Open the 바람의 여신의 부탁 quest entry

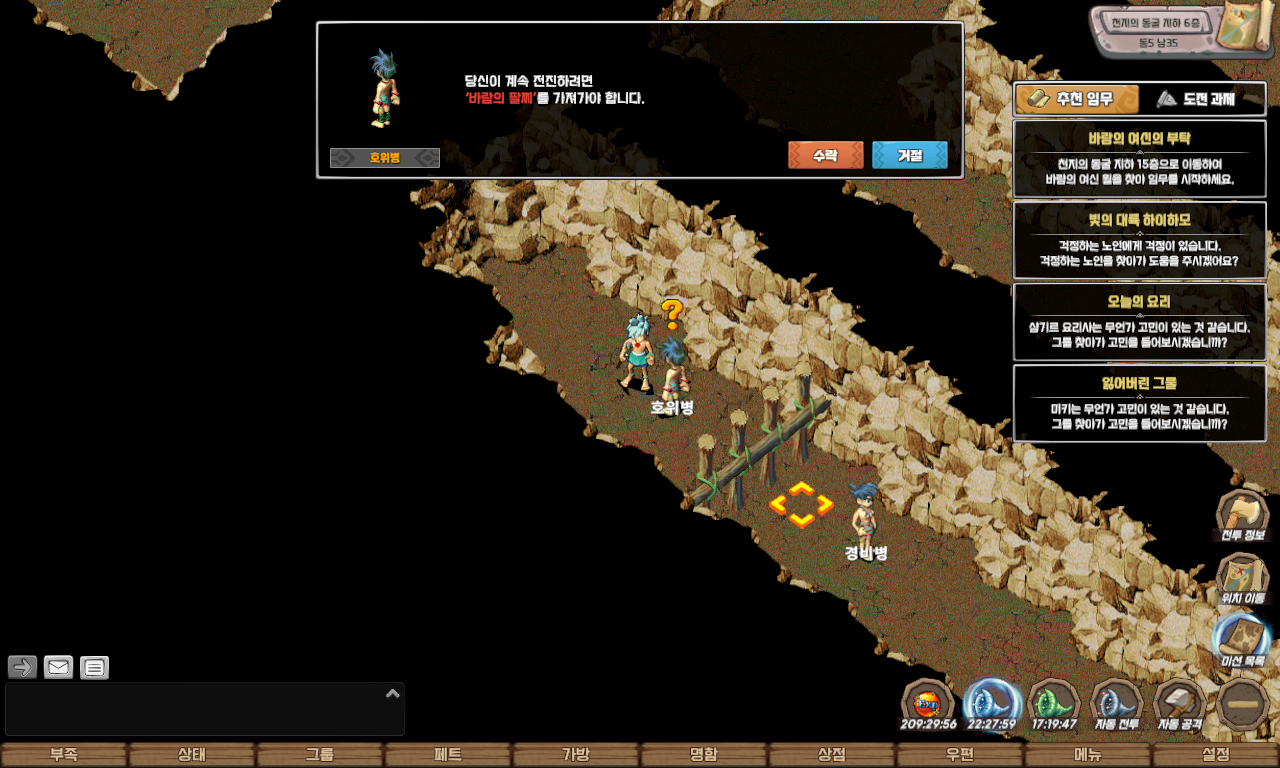pos(1139,158)
